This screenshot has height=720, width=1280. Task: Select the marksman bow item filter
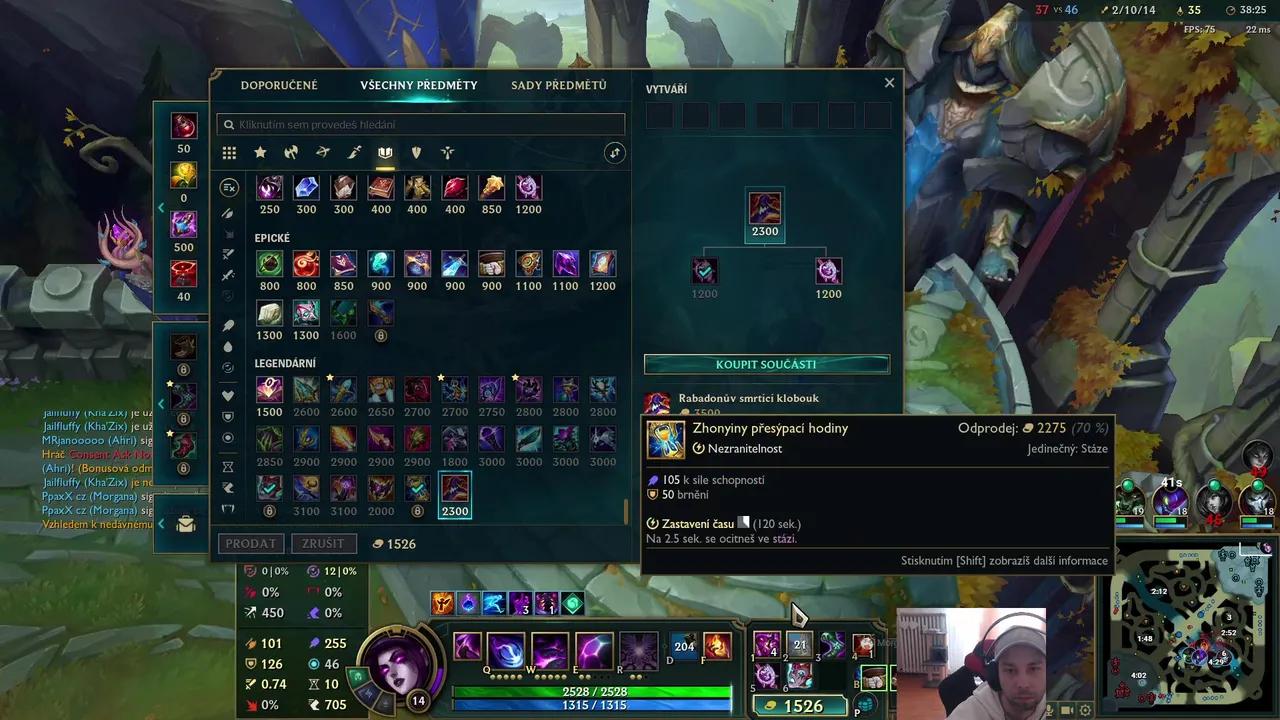click(322, 152)
